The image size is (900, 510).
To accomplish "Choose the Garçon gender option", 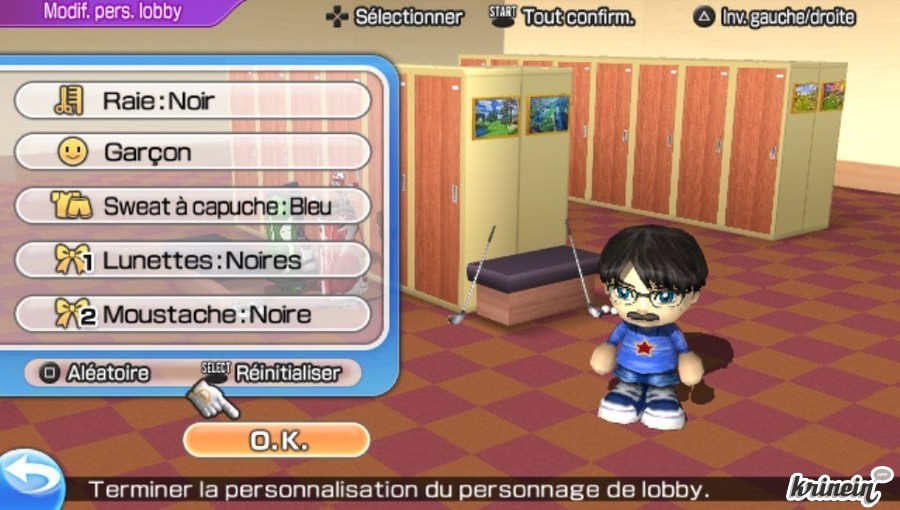I will pos(192,152).
